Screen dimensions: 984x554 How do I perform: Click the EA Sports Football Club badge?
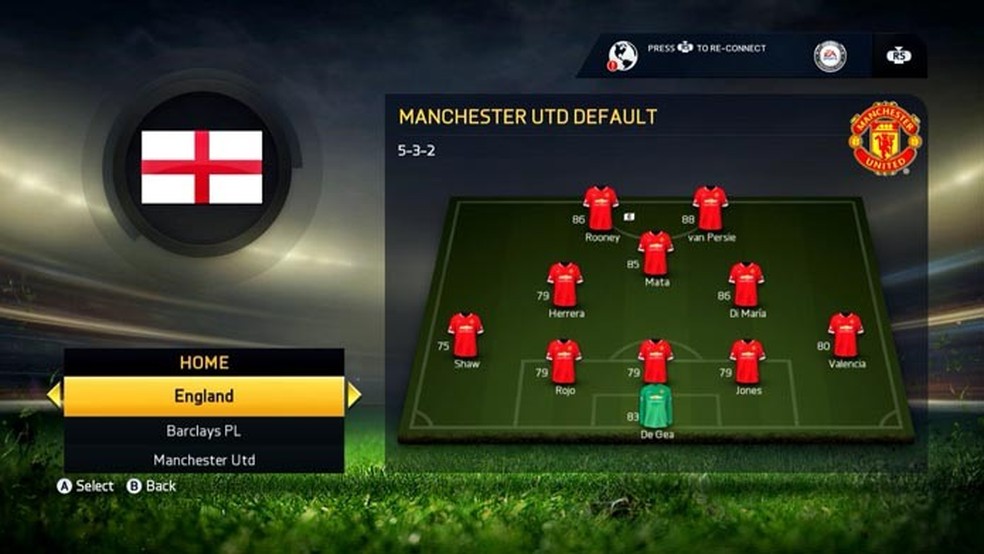(830, 56)
